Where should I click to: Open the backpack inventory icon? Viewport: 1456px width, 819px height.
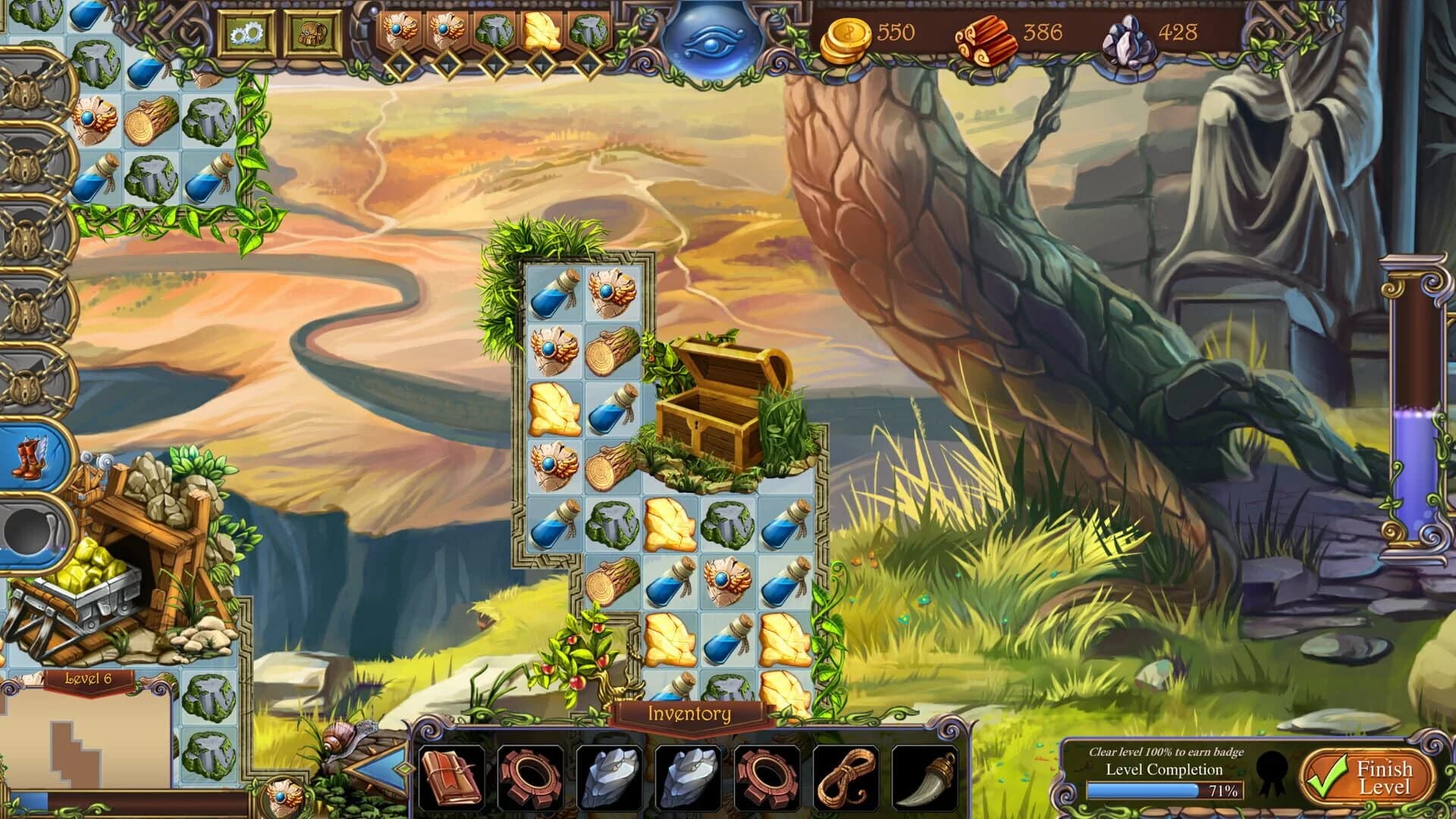(x=312, y=33)
